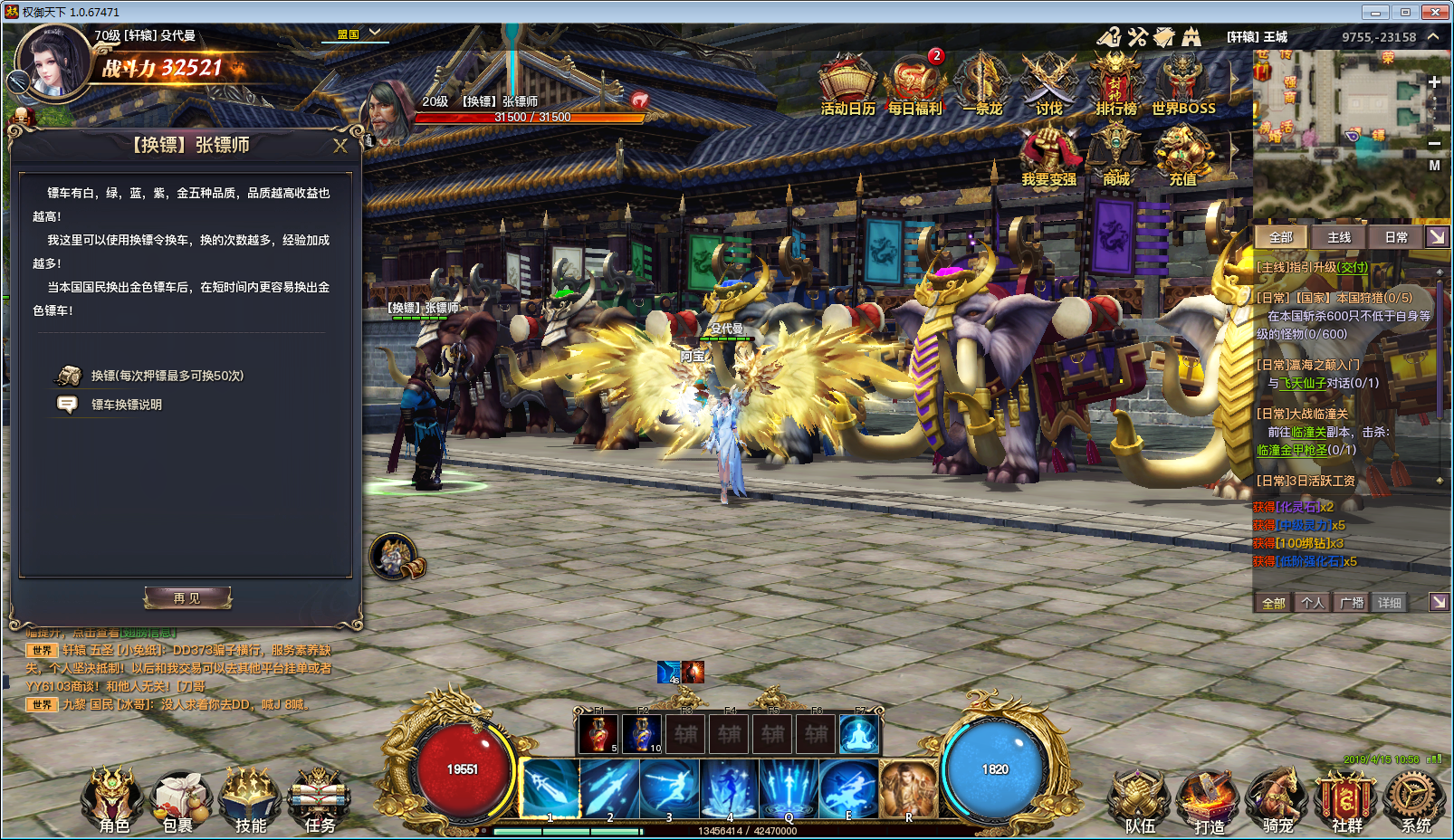
Task: Zoom in the minimap with plus button
Action: click(1434, 82)
